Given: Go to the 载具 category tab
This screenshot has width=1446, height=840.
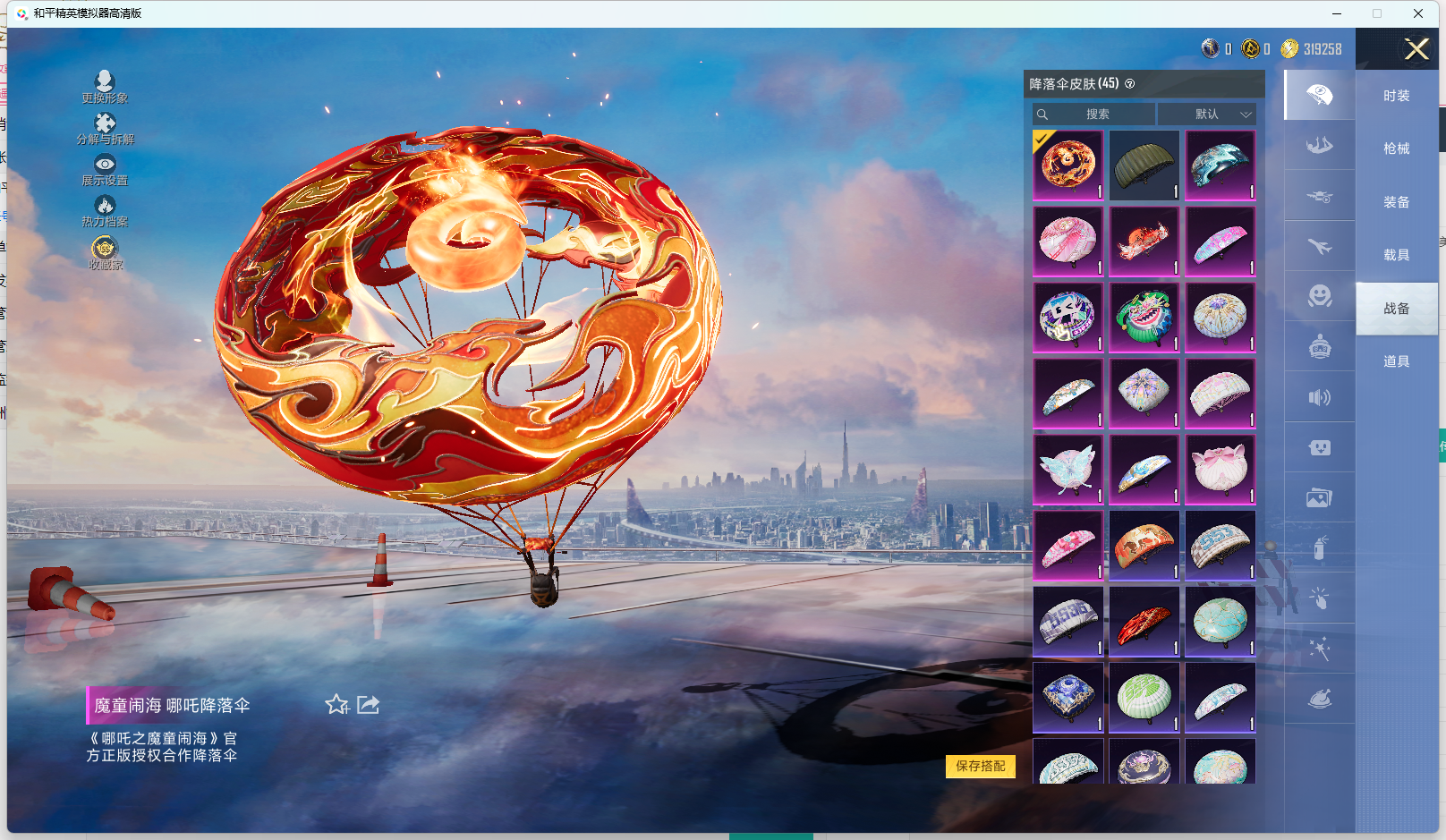Looking at the screenshot, I should 1396,255.
